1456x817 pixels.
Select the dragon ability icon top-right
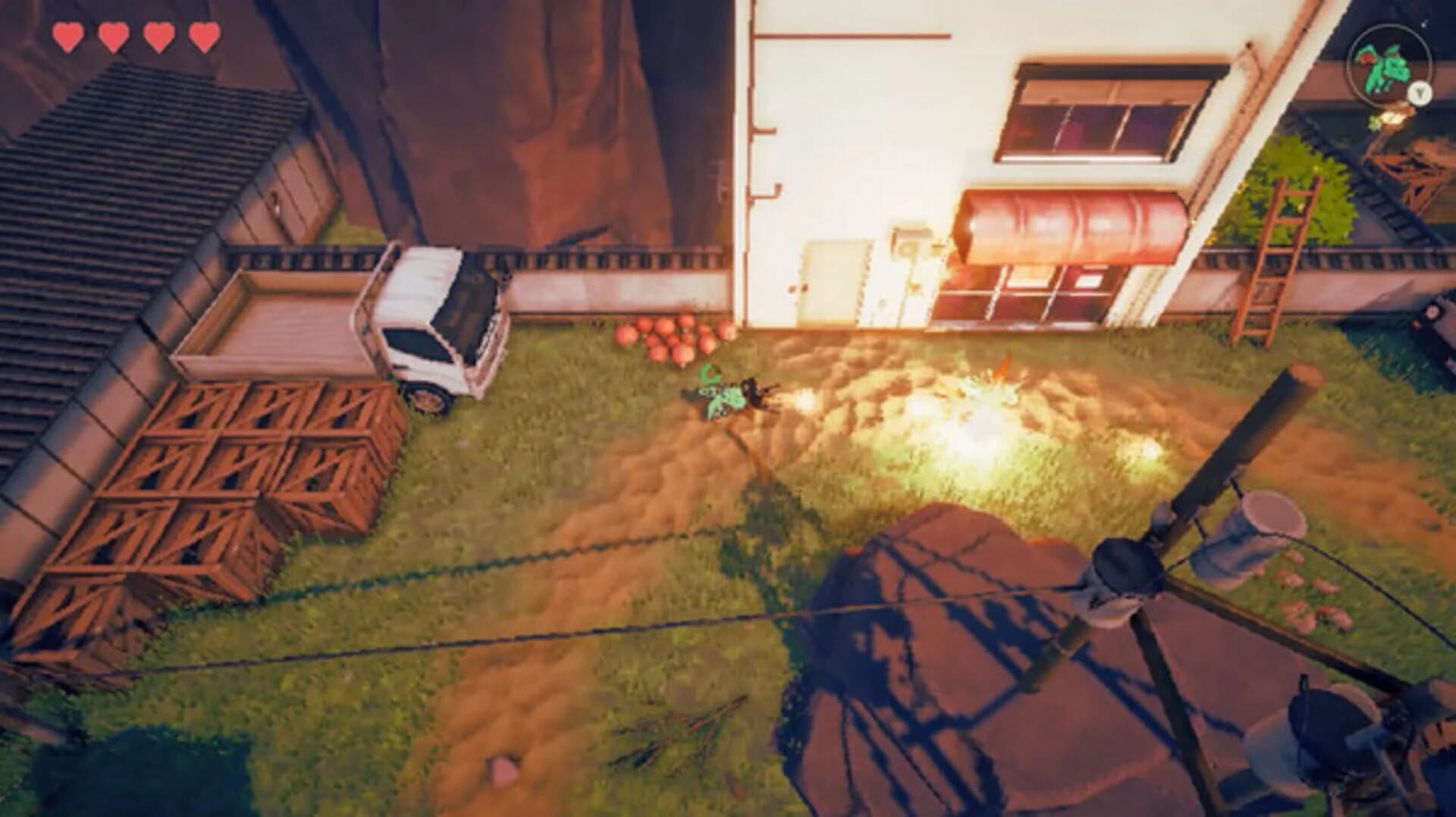click(1387, 68)
